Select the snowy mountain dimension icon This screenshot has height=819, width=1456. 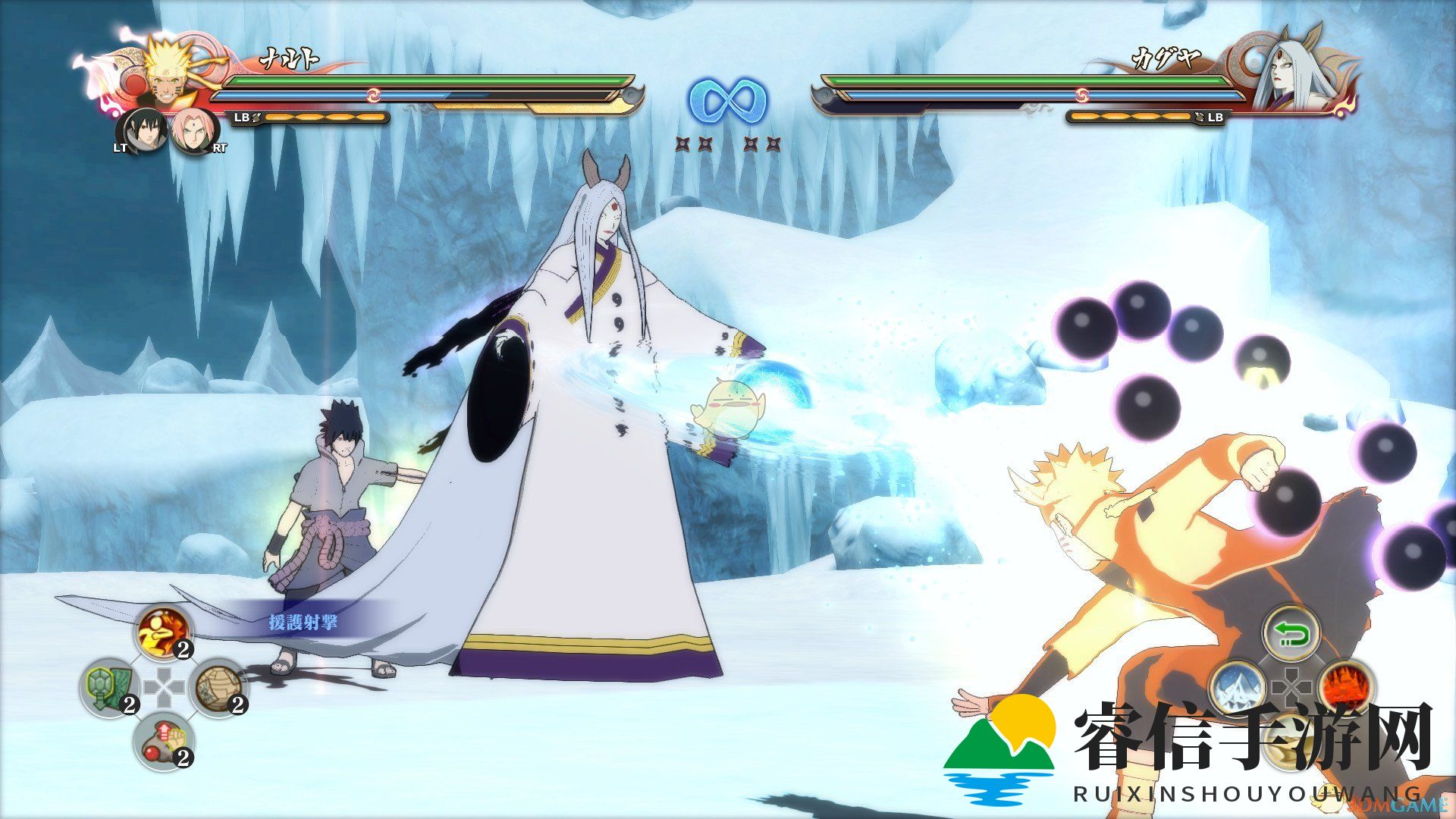1236,688
